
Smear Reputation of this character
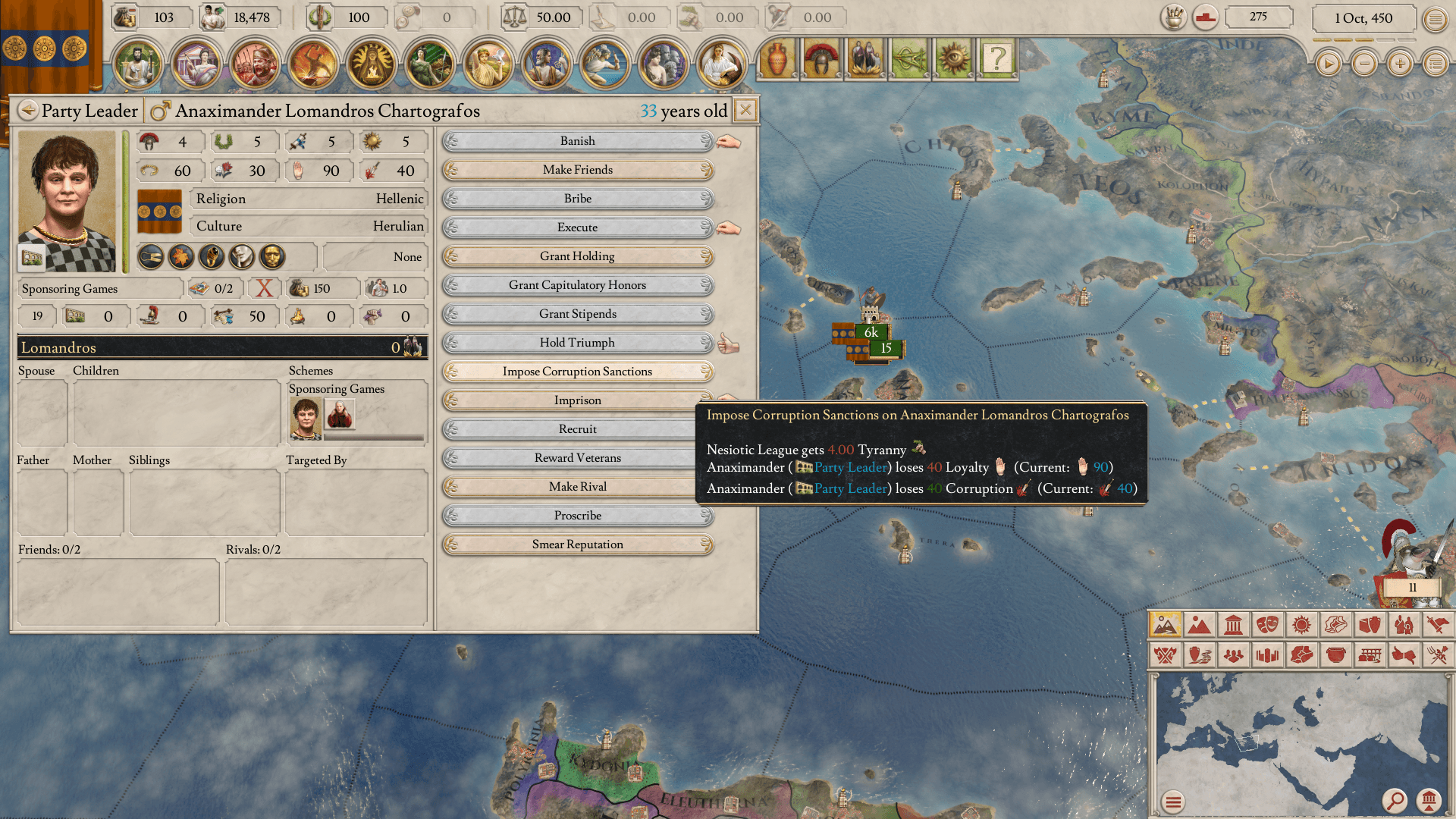click(x=577, y=544)
